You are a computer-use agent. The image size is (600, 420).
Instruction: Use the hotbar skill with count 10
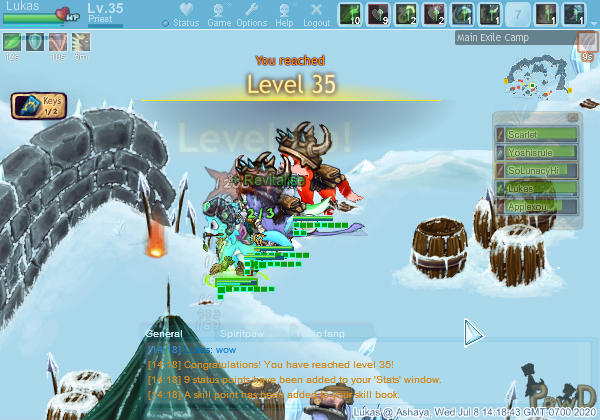click(350, 15)
